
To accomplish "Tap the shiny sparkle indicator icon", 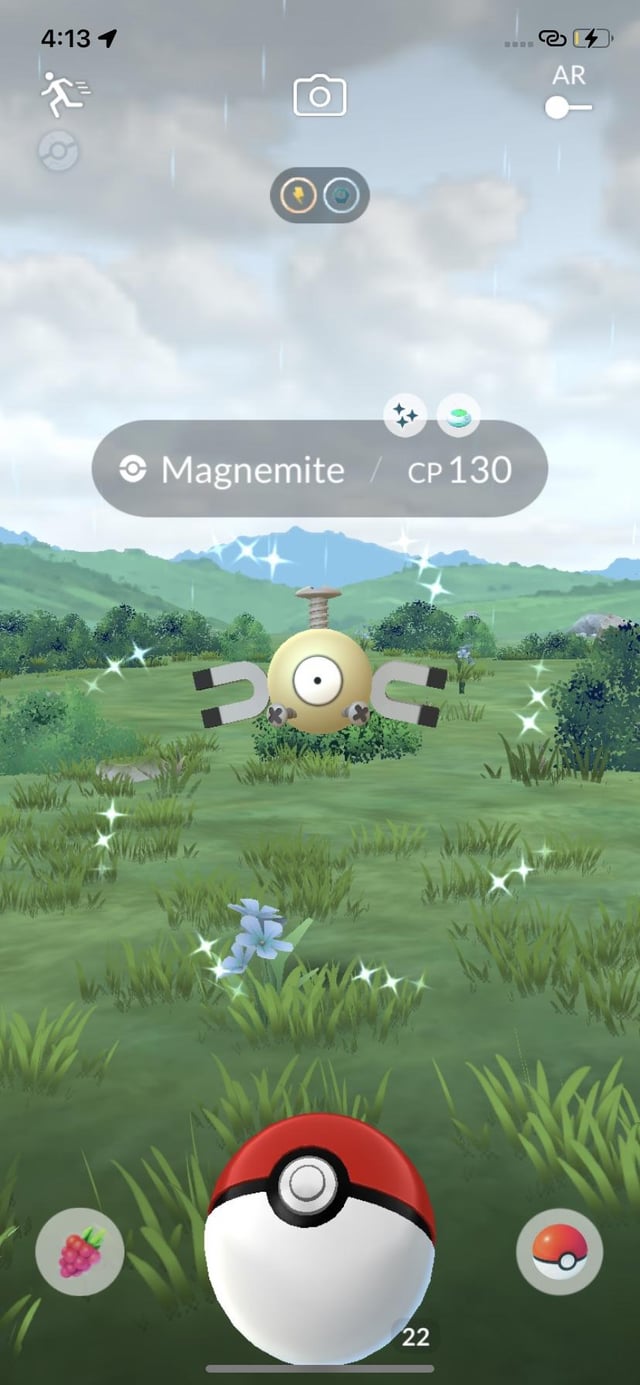I will tap(405, 415).
